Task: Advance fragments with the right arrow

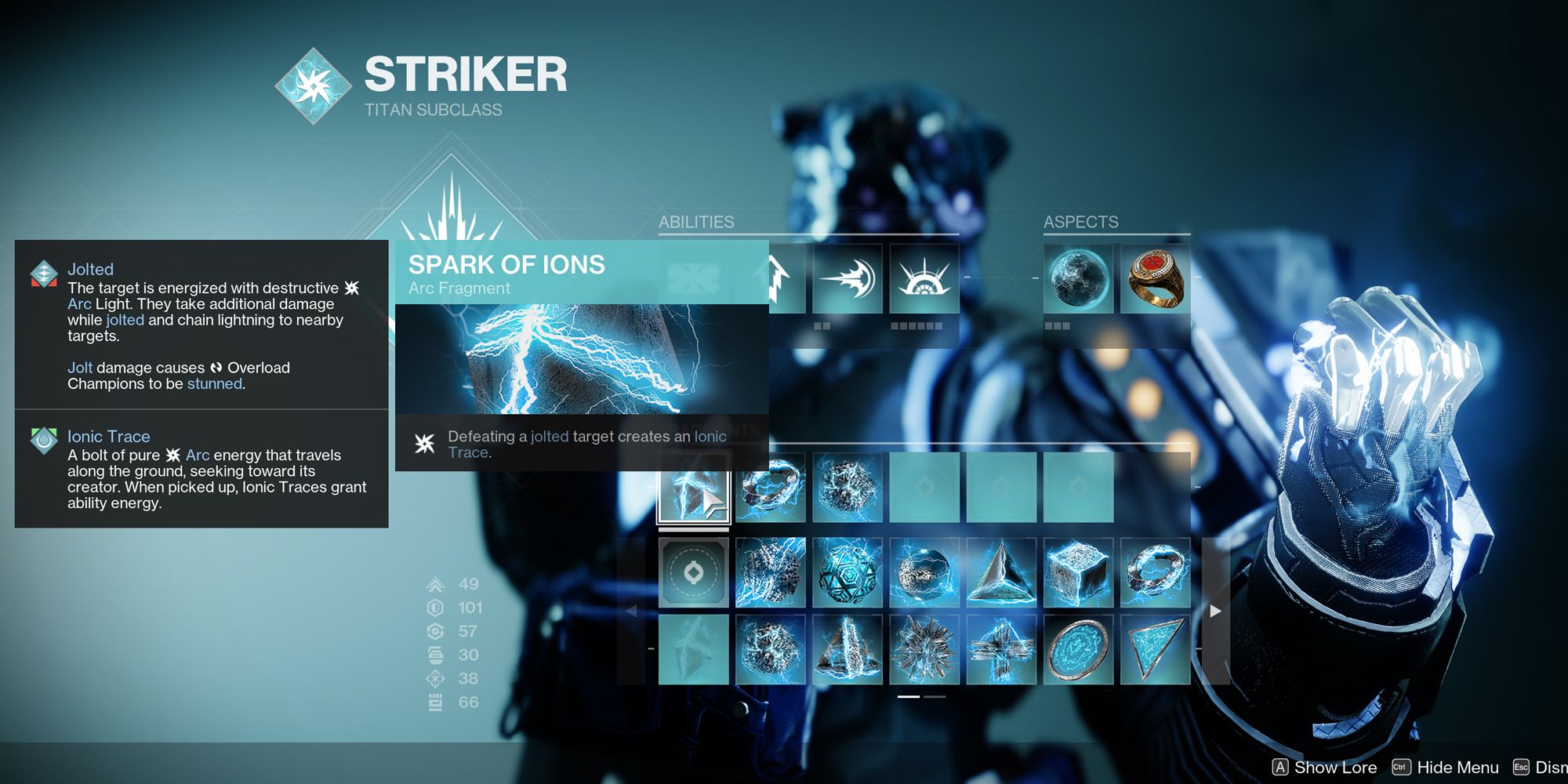Action: point(1214,610)
